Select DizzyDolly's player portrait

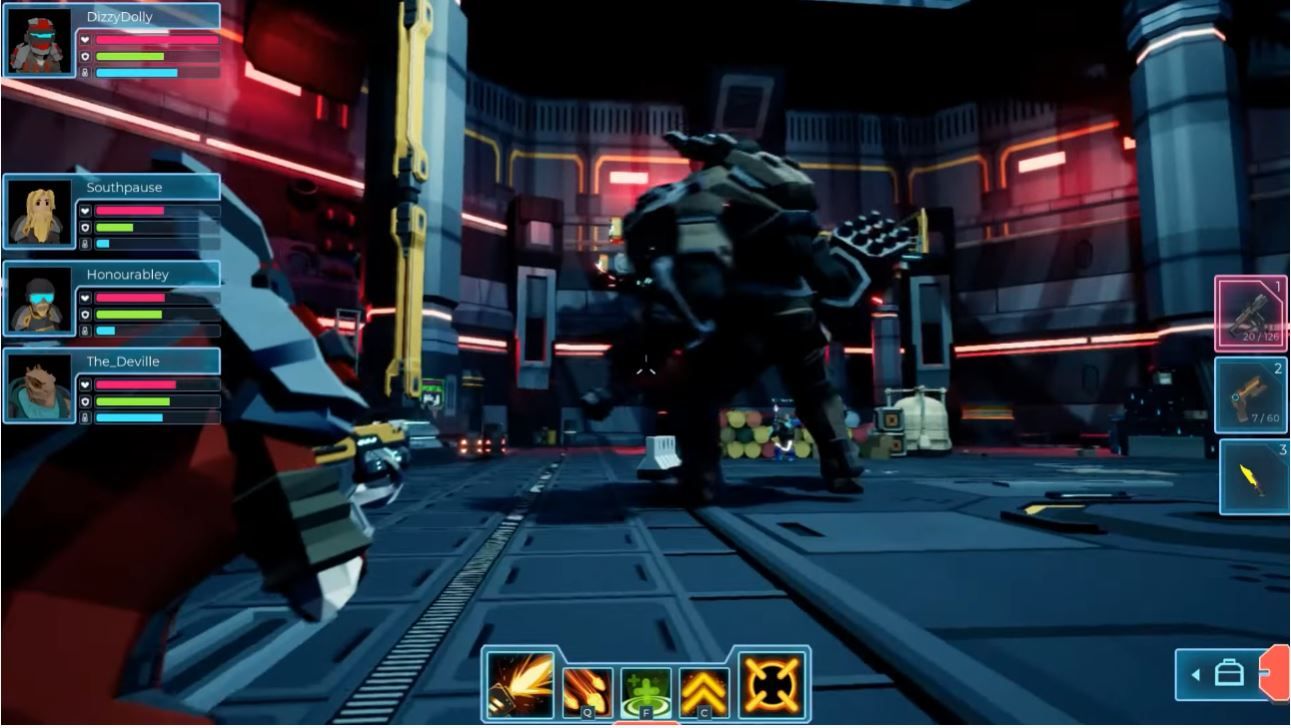[40, 41]
